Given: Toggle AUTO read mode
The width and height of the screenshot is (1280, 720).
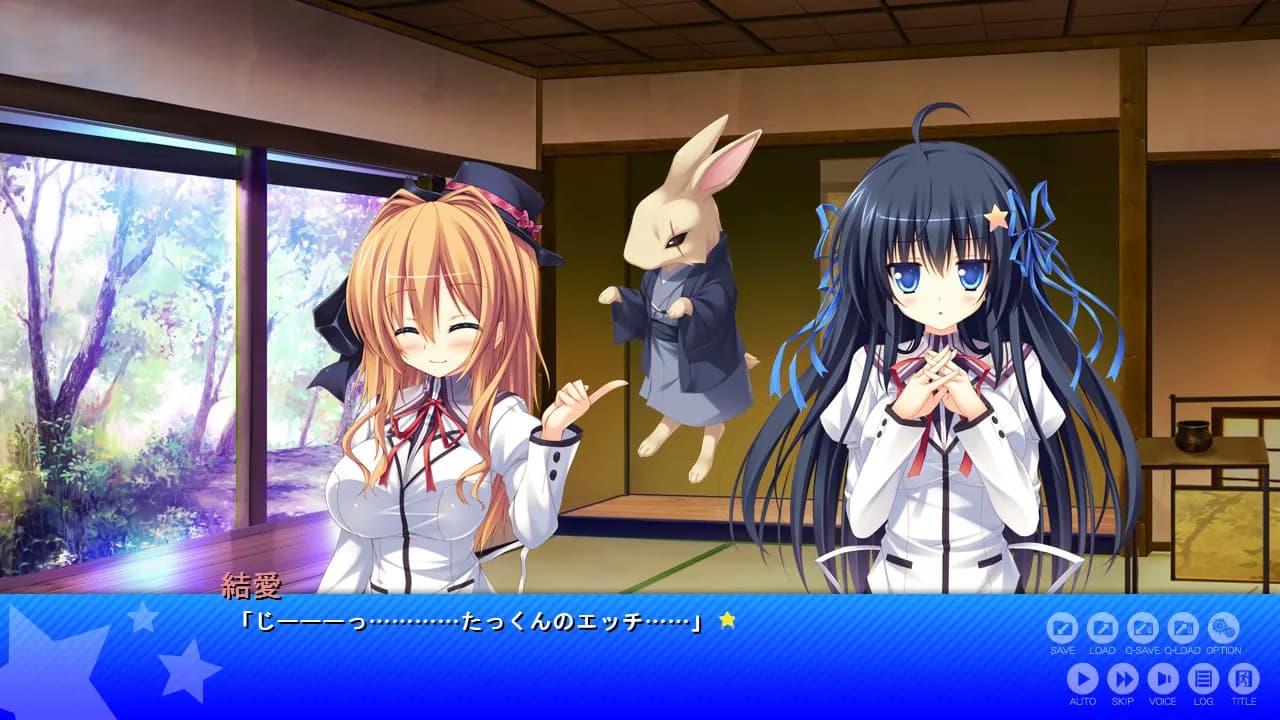Looking at the screenshot, I should pos(1082,679).
